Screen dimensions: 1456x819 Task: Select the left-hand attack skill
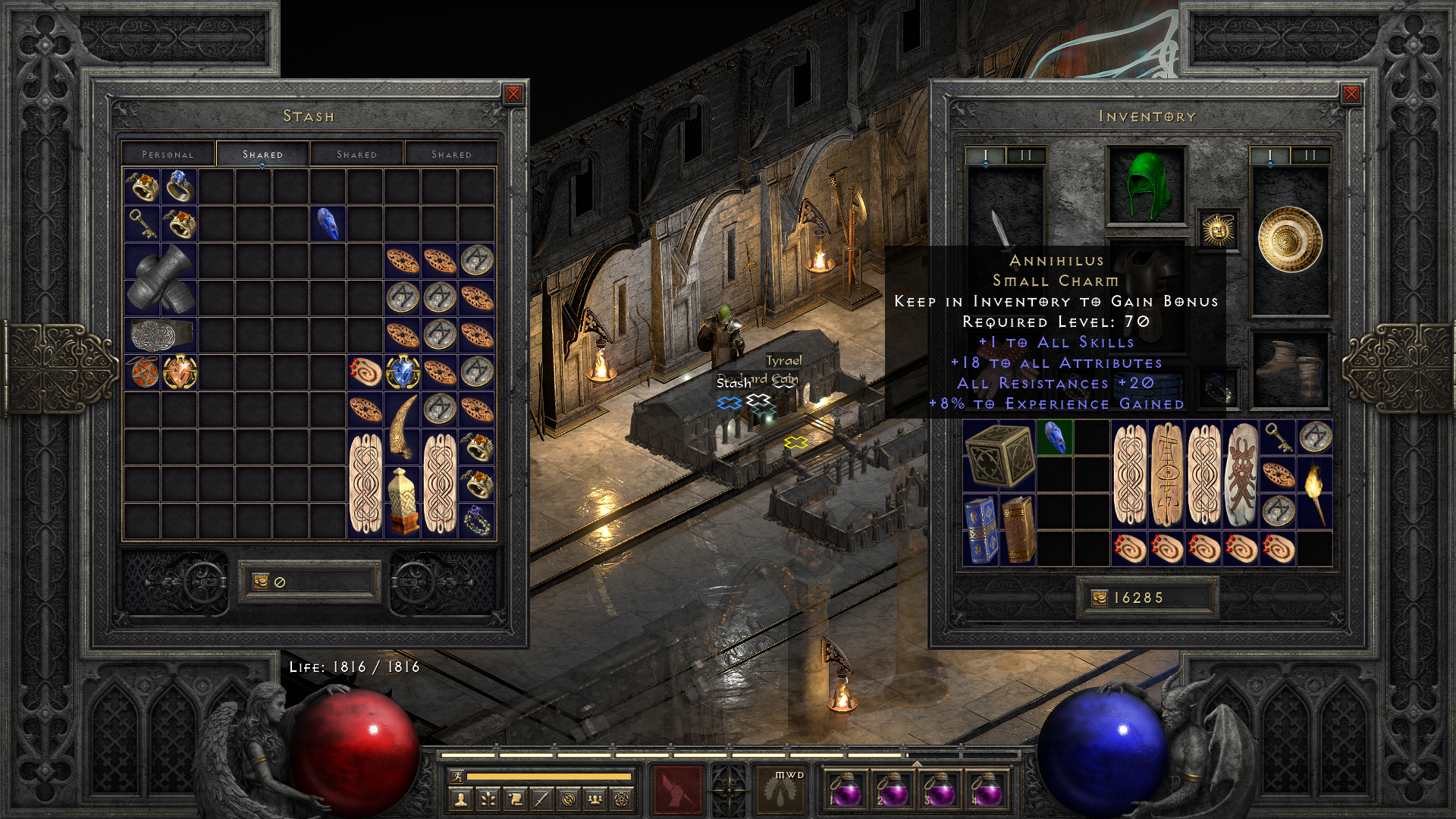pos(677,789)
